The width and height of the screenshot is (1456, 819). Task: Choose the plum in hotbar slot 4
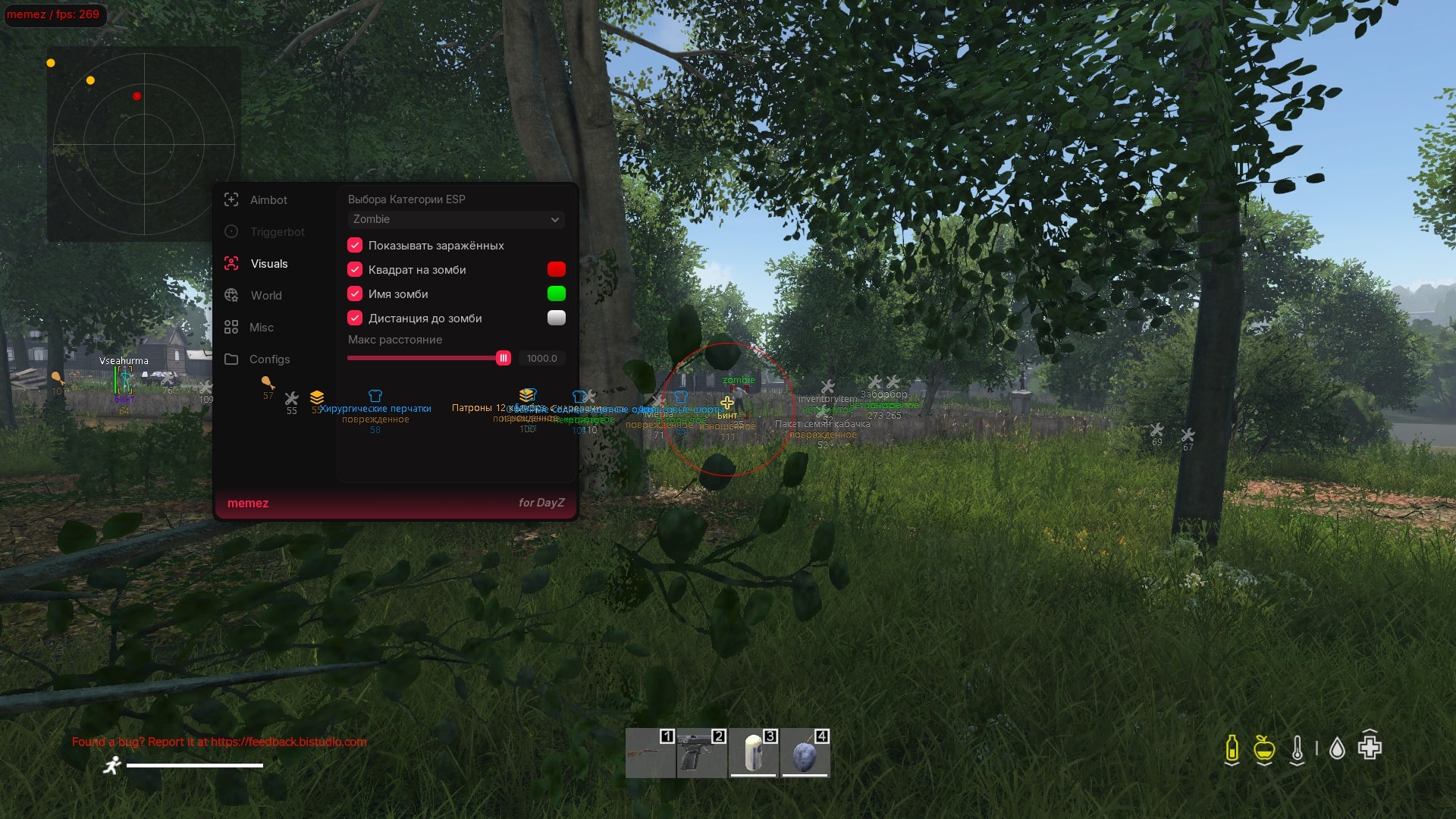coord(805,753)
